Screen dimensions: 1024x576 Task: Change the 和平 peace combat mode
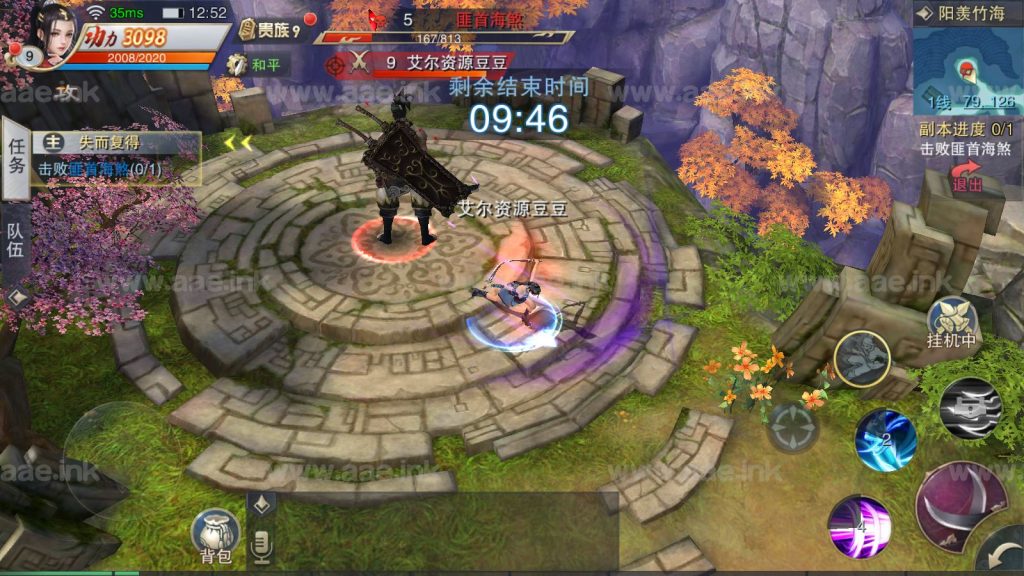(x=256, y=65)
